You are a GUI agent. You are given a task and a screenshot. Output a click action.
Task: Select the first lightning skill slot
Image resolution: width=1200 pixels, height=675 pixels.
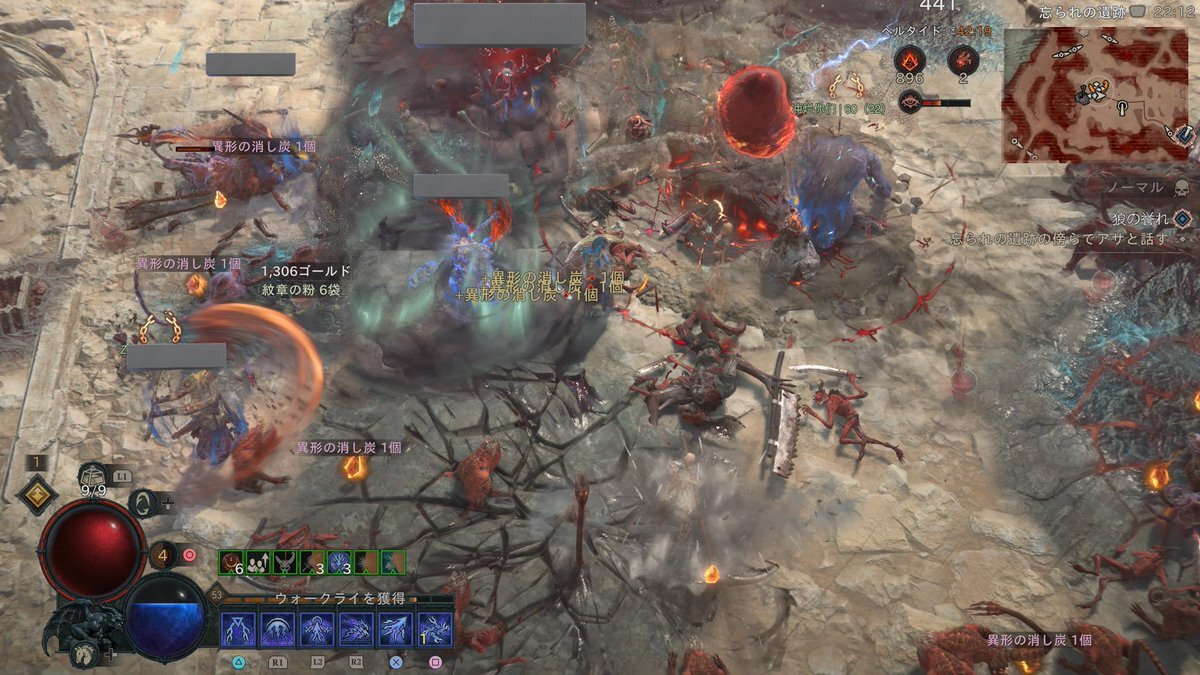point(238,630)
